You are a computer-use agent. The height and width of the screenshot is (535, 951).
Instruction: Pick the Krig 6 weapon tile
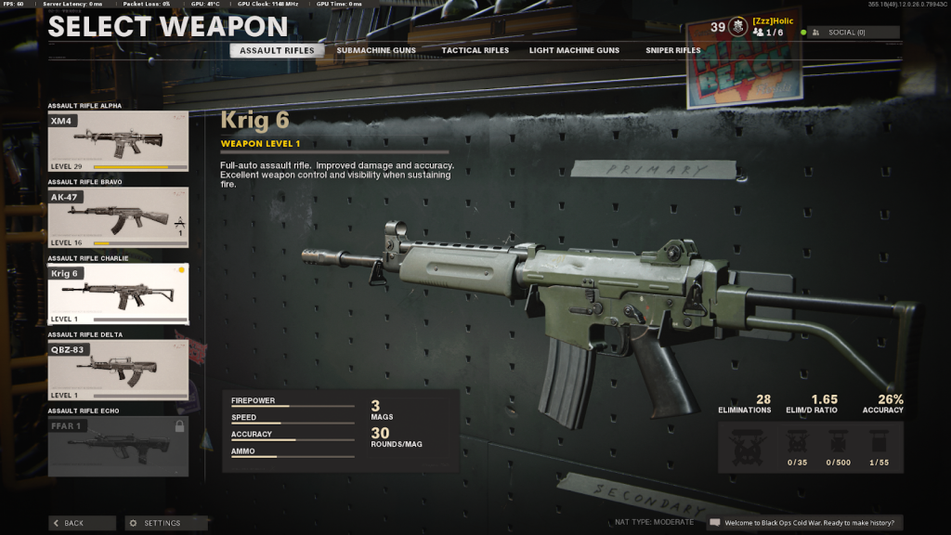(x=118, y=294)
